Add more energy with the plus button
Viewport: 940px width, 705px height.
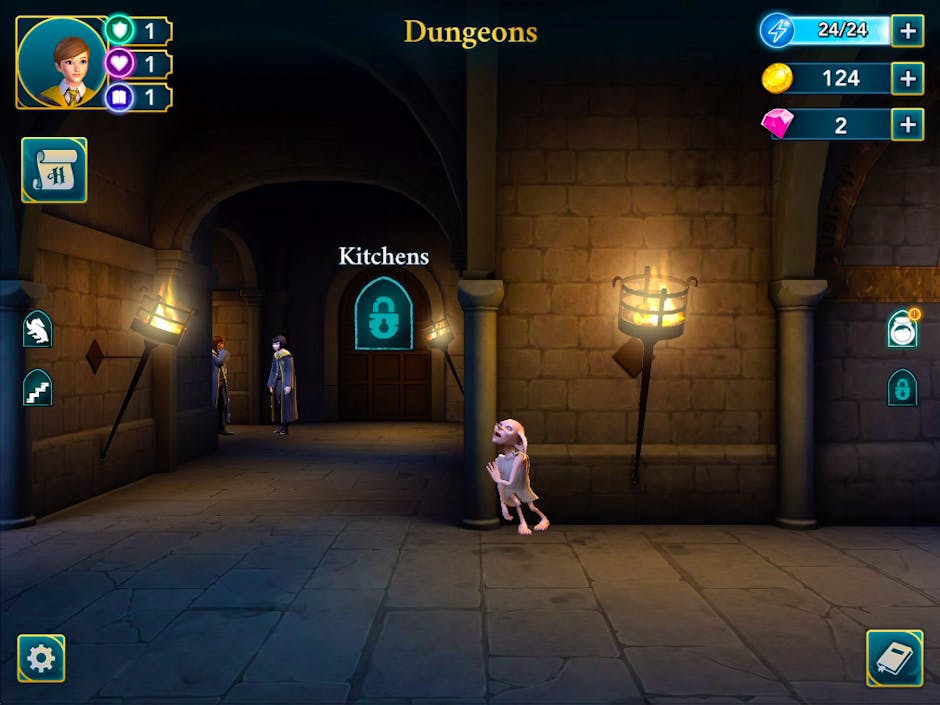tap(907, 31)
